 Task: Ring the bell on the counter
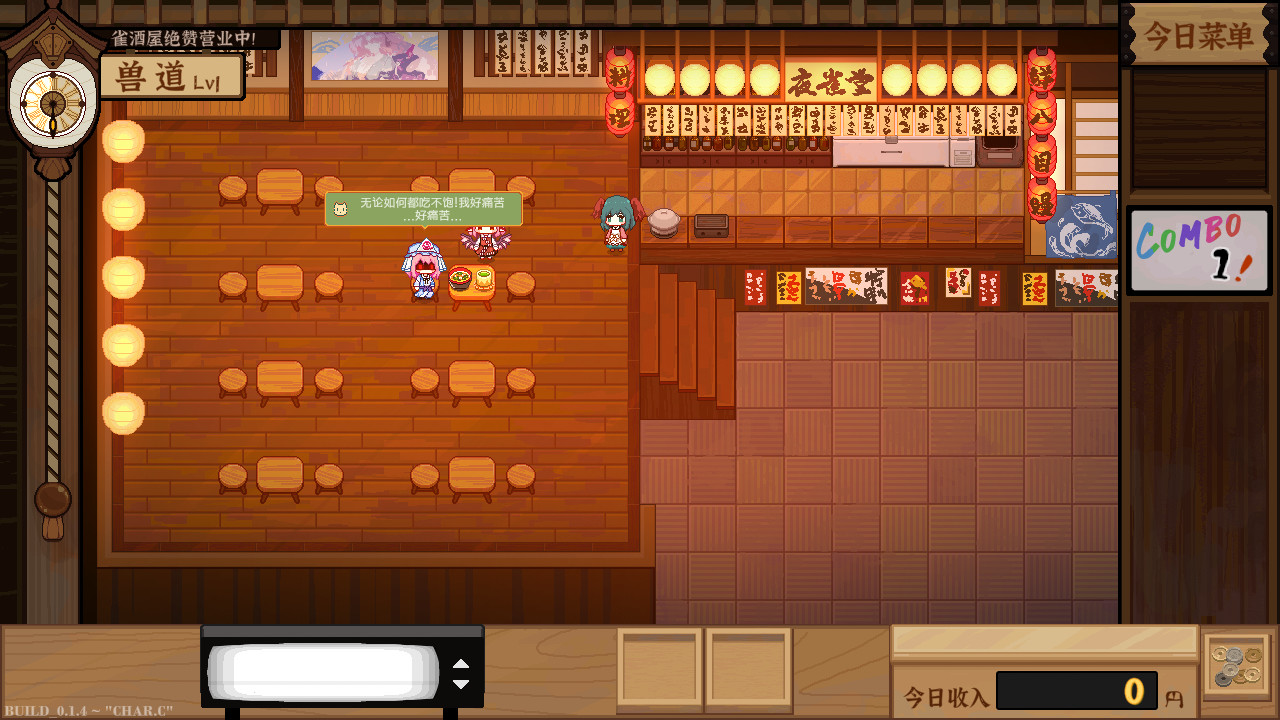tap(663, 221)
